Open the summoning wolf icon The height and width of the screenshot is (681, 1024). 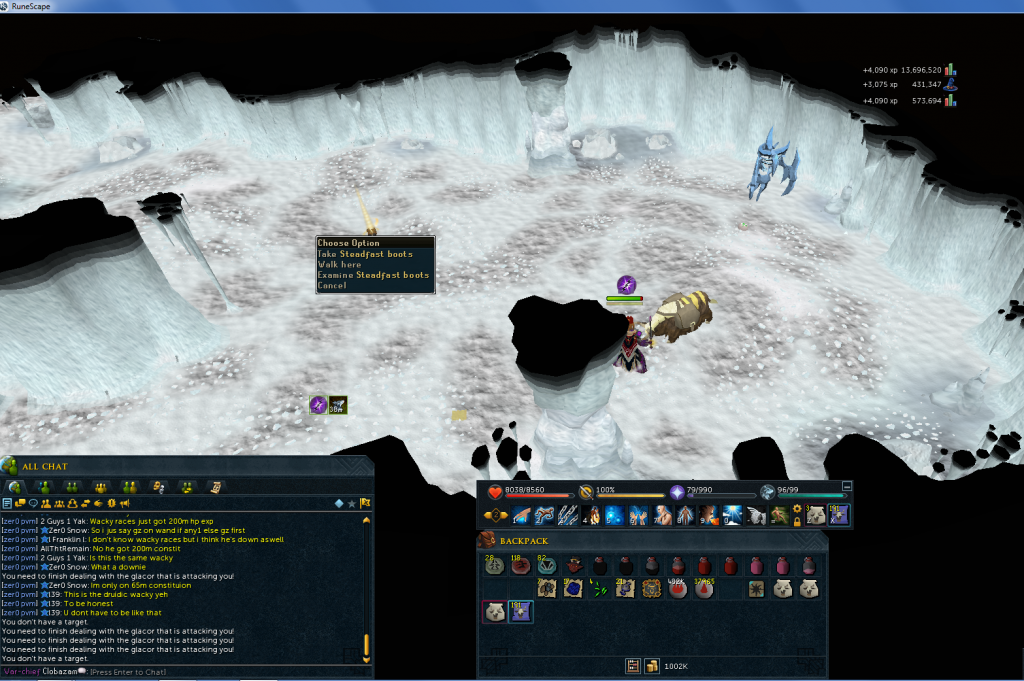767,491
